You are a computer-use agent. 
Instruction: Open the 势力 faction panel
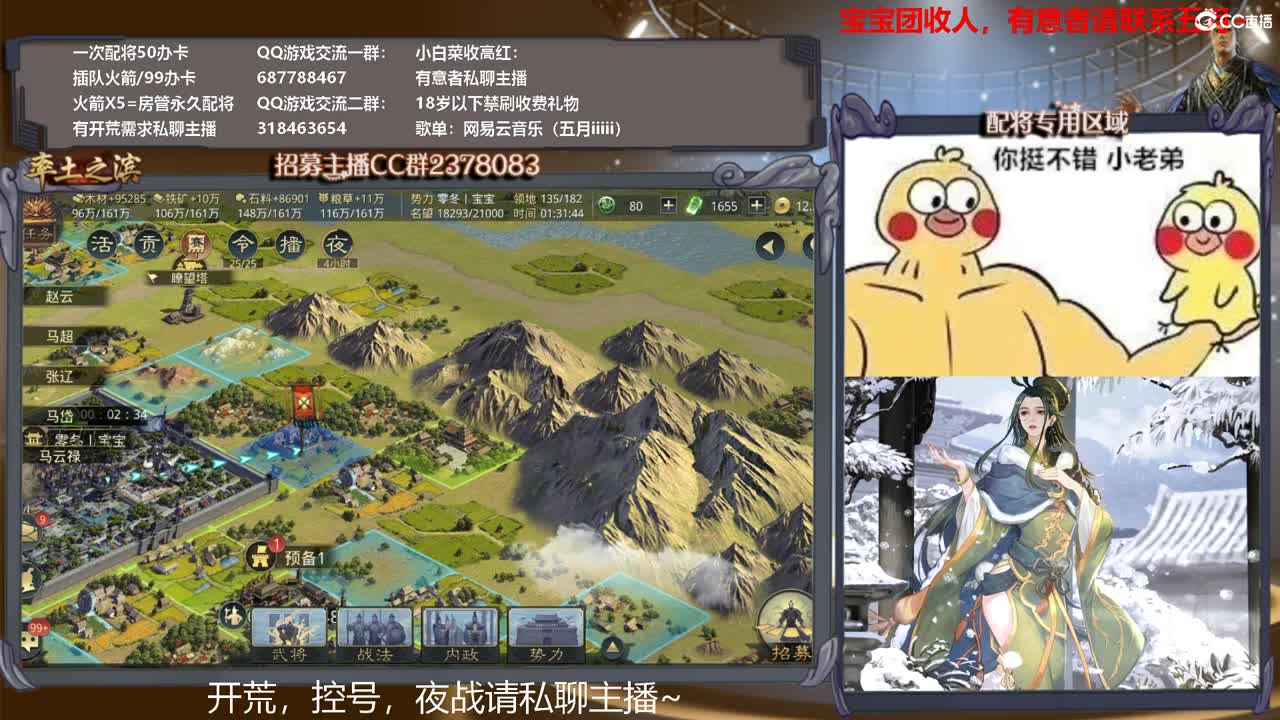tap(546, 634)
